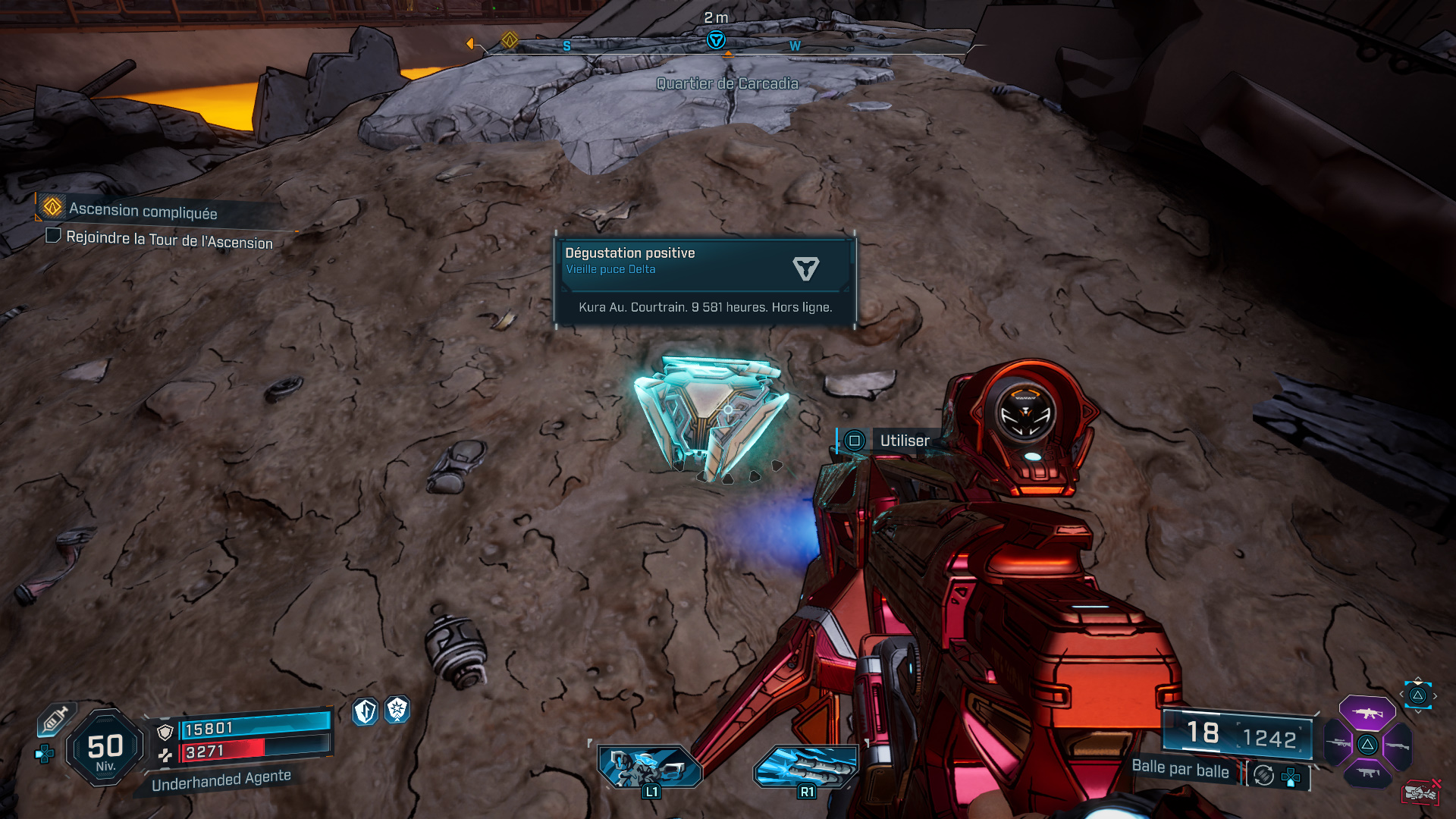Inspect the shield-with-arrow buff icon
The height and width of the screenshot is (819, 1456).
[x=366, y=711]
